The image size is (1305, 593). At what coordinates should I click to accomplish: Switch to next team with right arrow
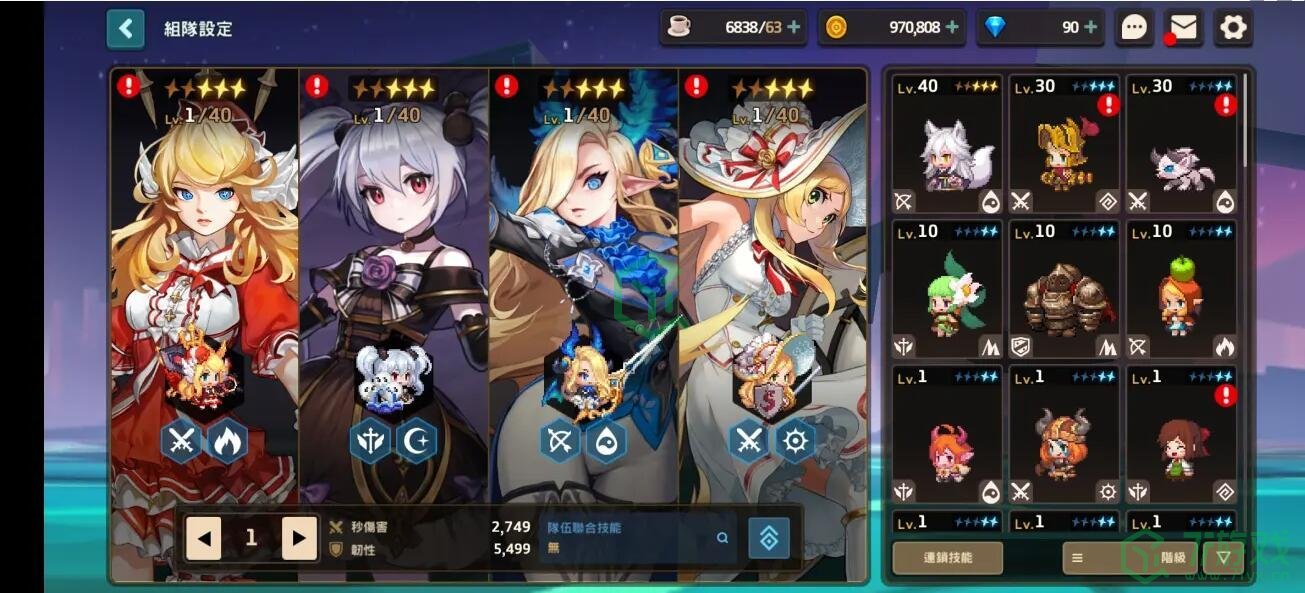point(299,538)
